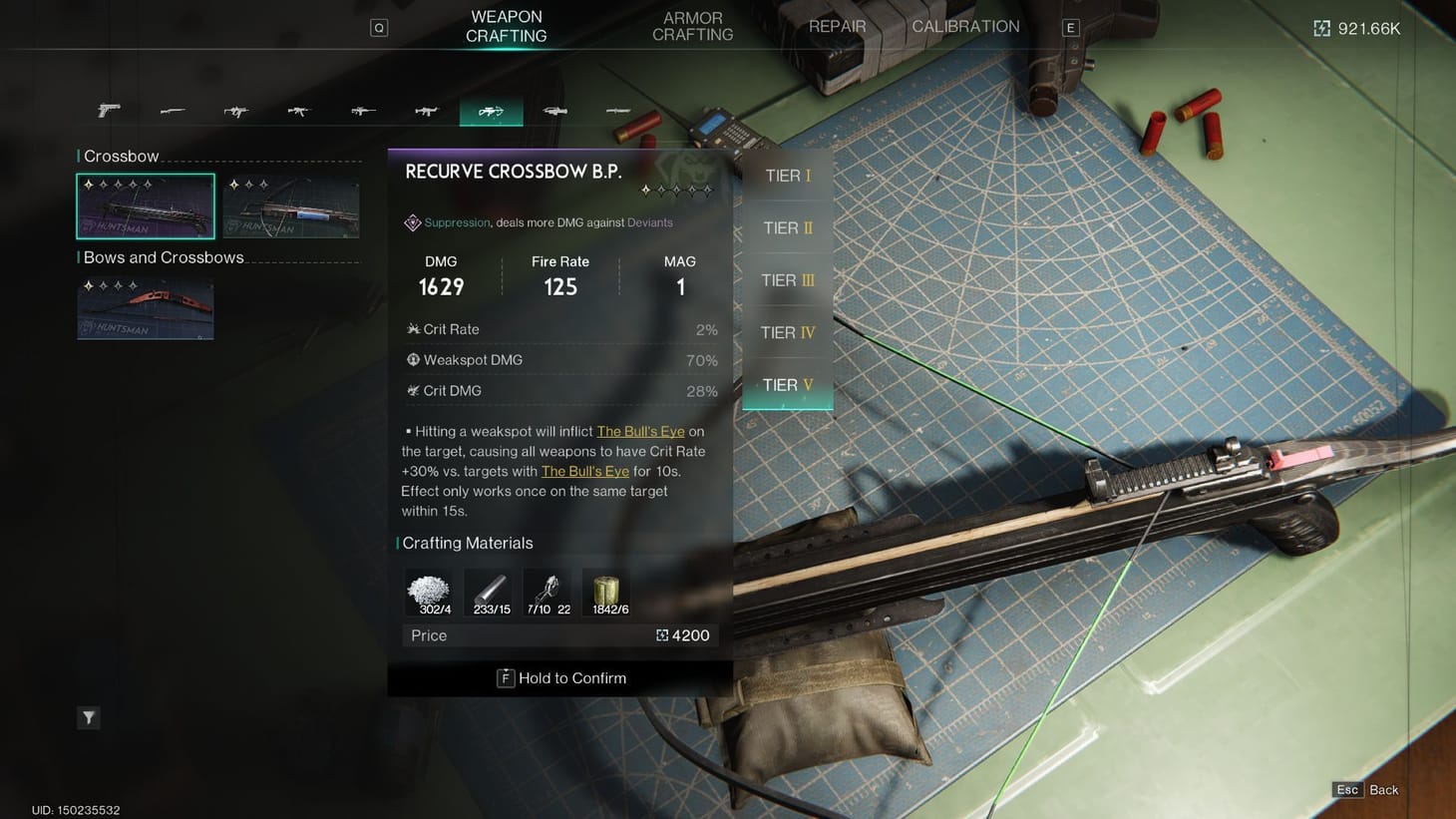Click the crossbow category icon in toolbar
The height and width of the screenshot is (819, 1456).
point(491,110)
